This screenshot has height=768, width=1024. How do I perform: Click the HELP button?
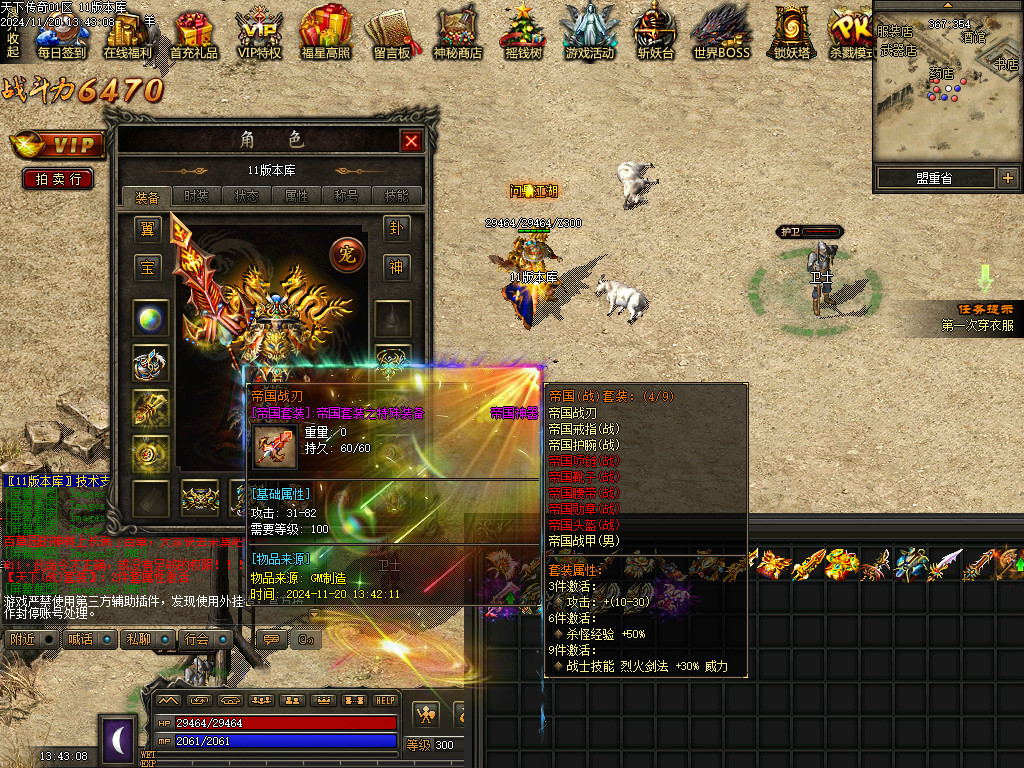(x=386, y=700)
